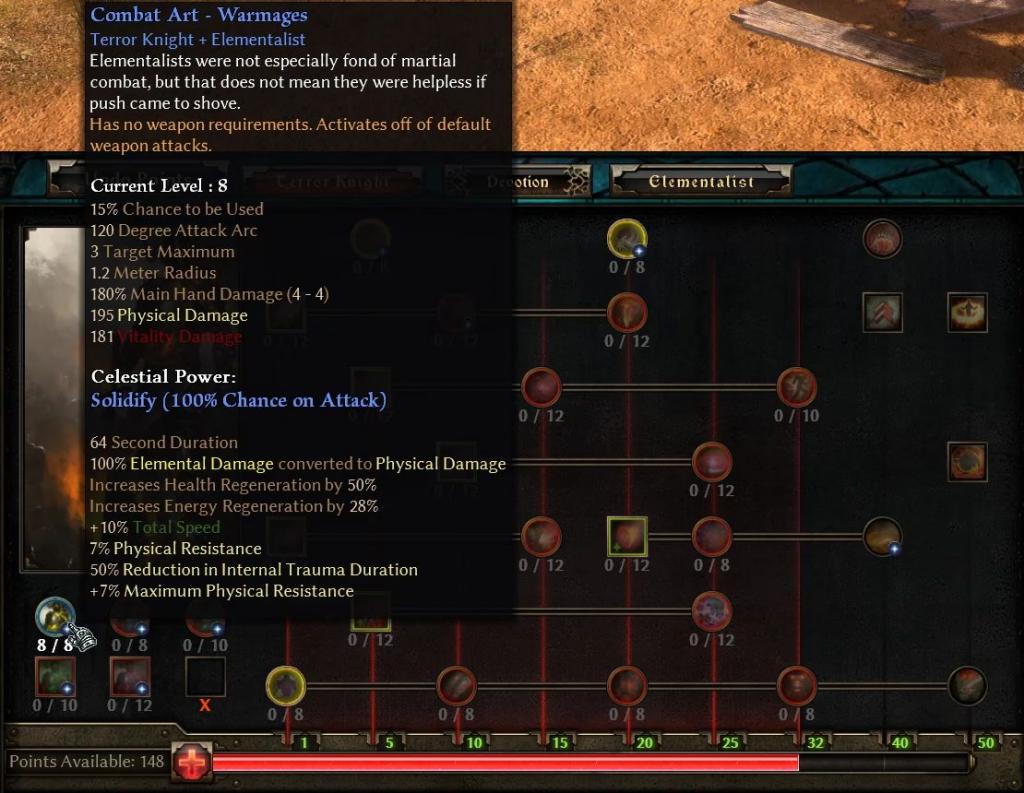This screenshot has width=1024, height=793.
Task: Pick the golden orb skill at mastery level 40
Action: click(x=882, y=536)
